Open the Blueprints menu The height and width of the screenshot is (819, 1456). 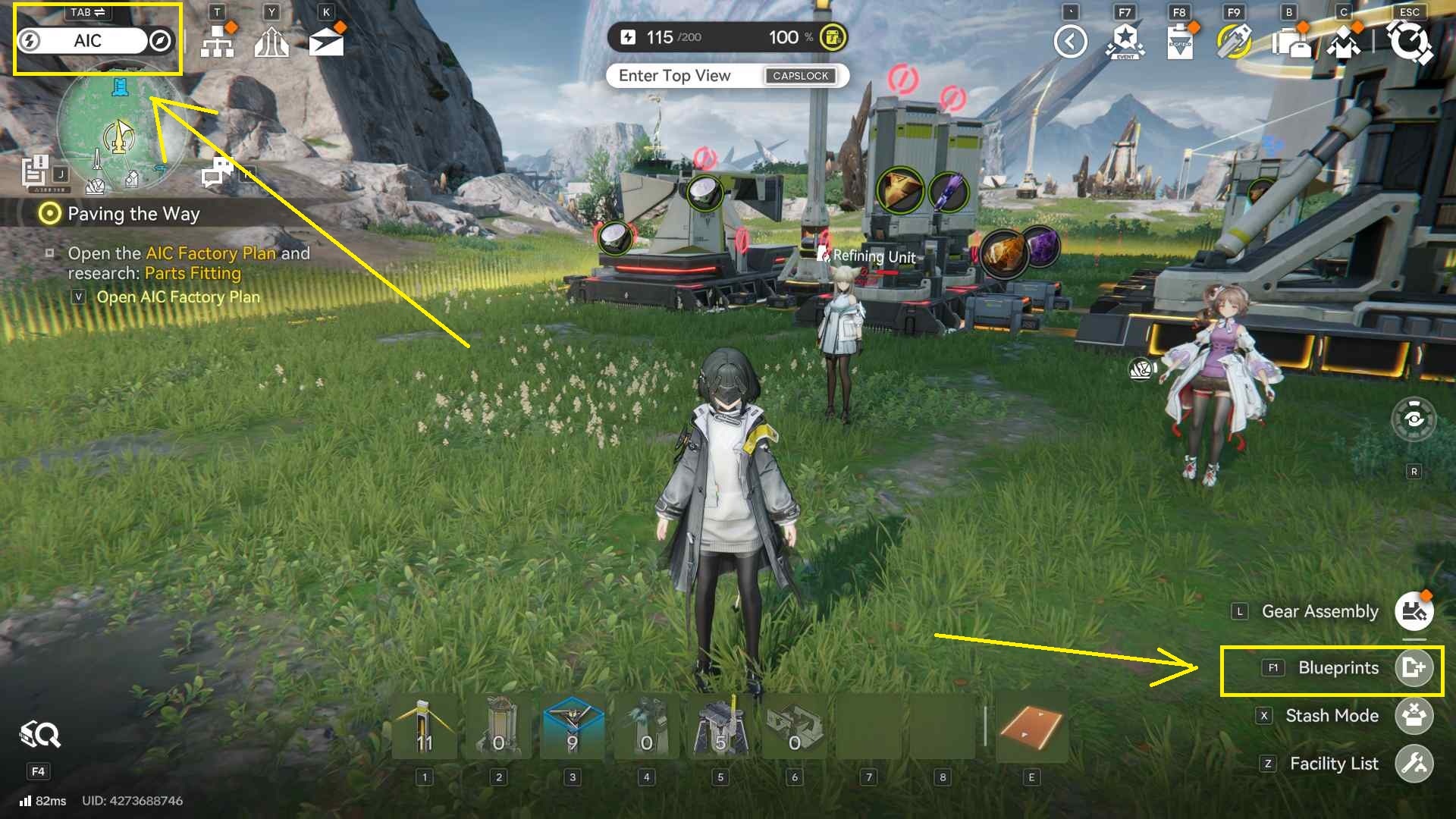(x=1414, y=668)
